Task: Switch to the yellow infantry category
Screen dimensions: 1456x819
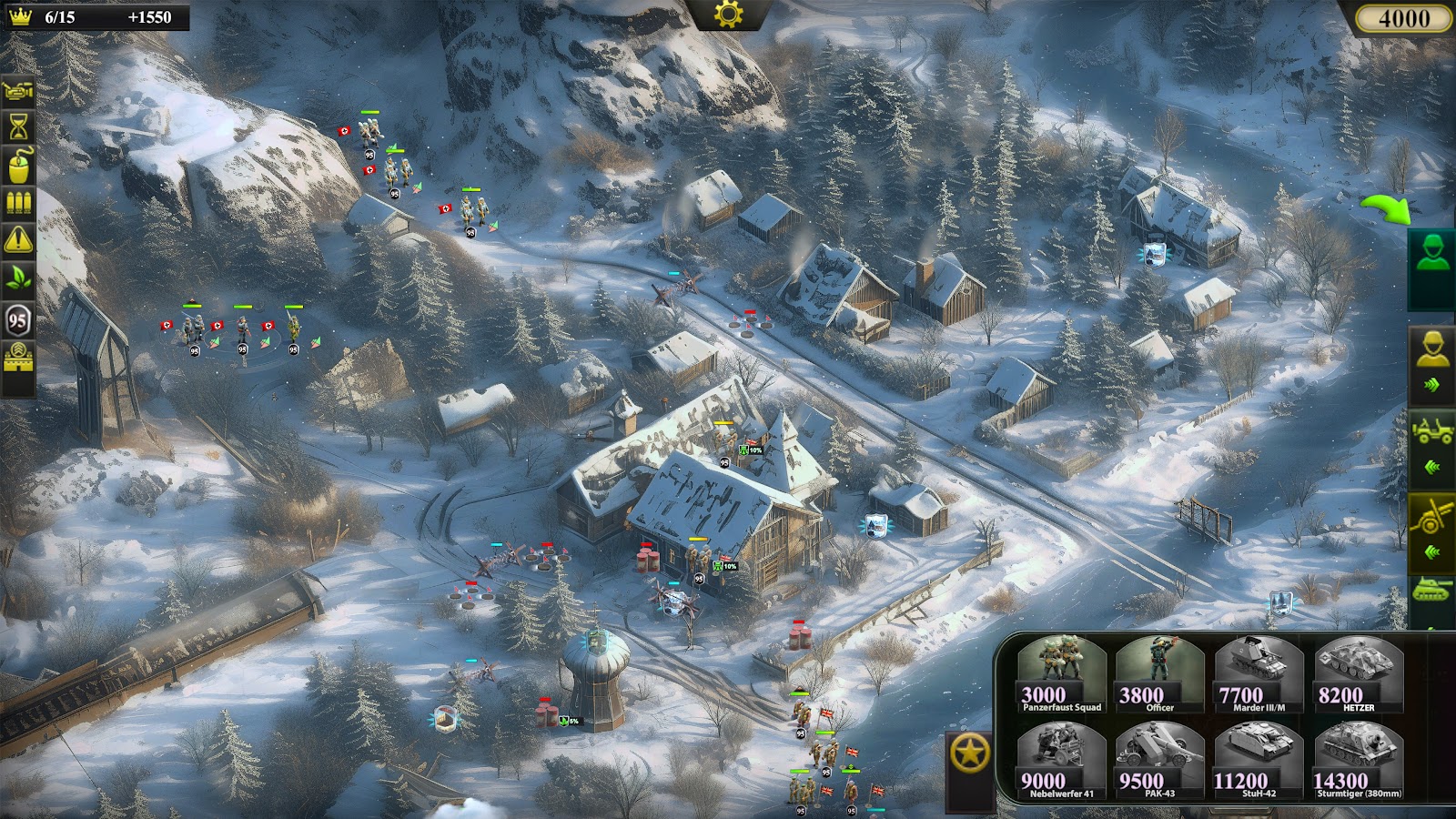Action: (x=1431, y=350)
